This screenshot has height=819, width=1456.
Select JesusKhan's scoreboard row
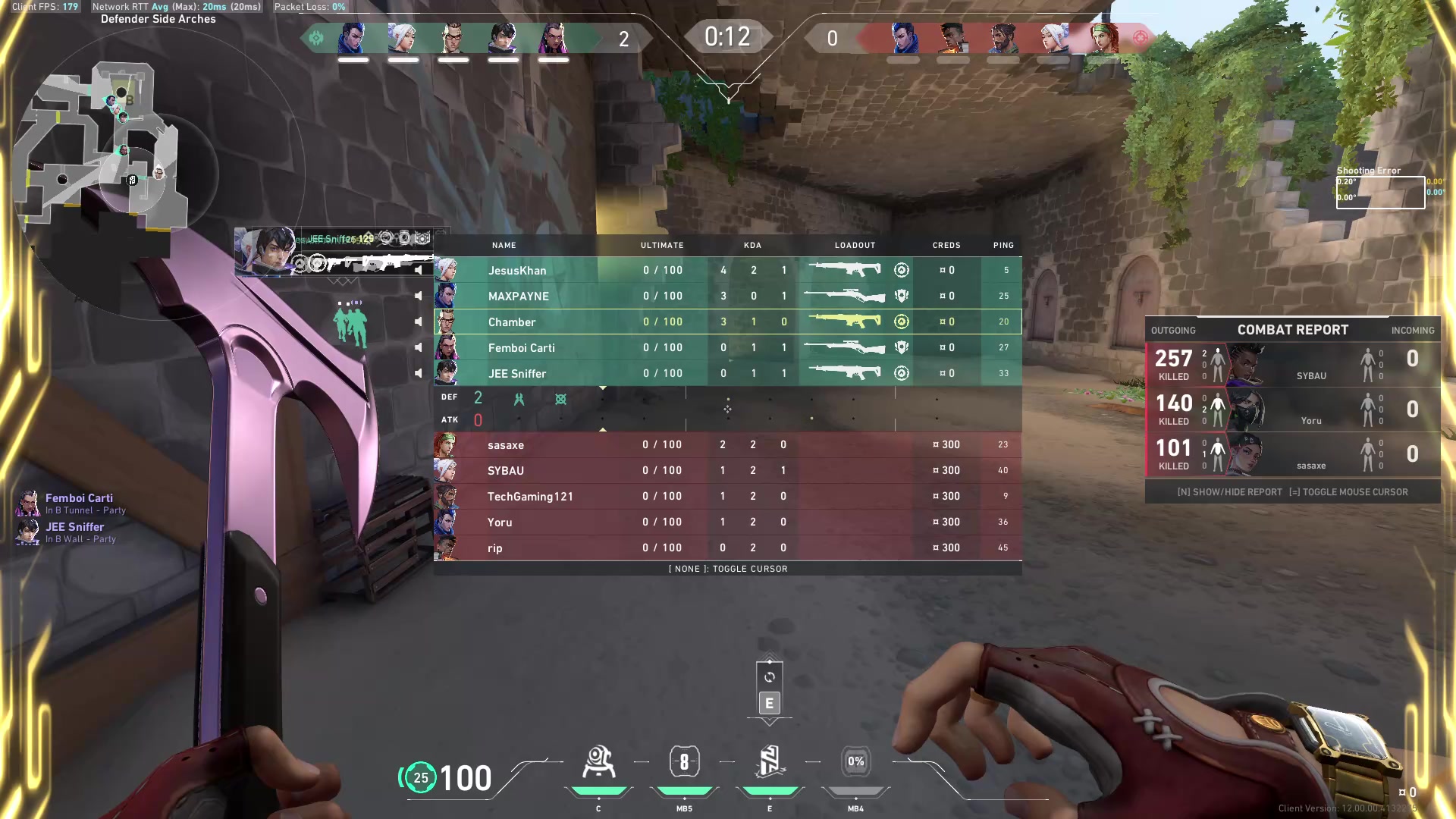point(727,270)
